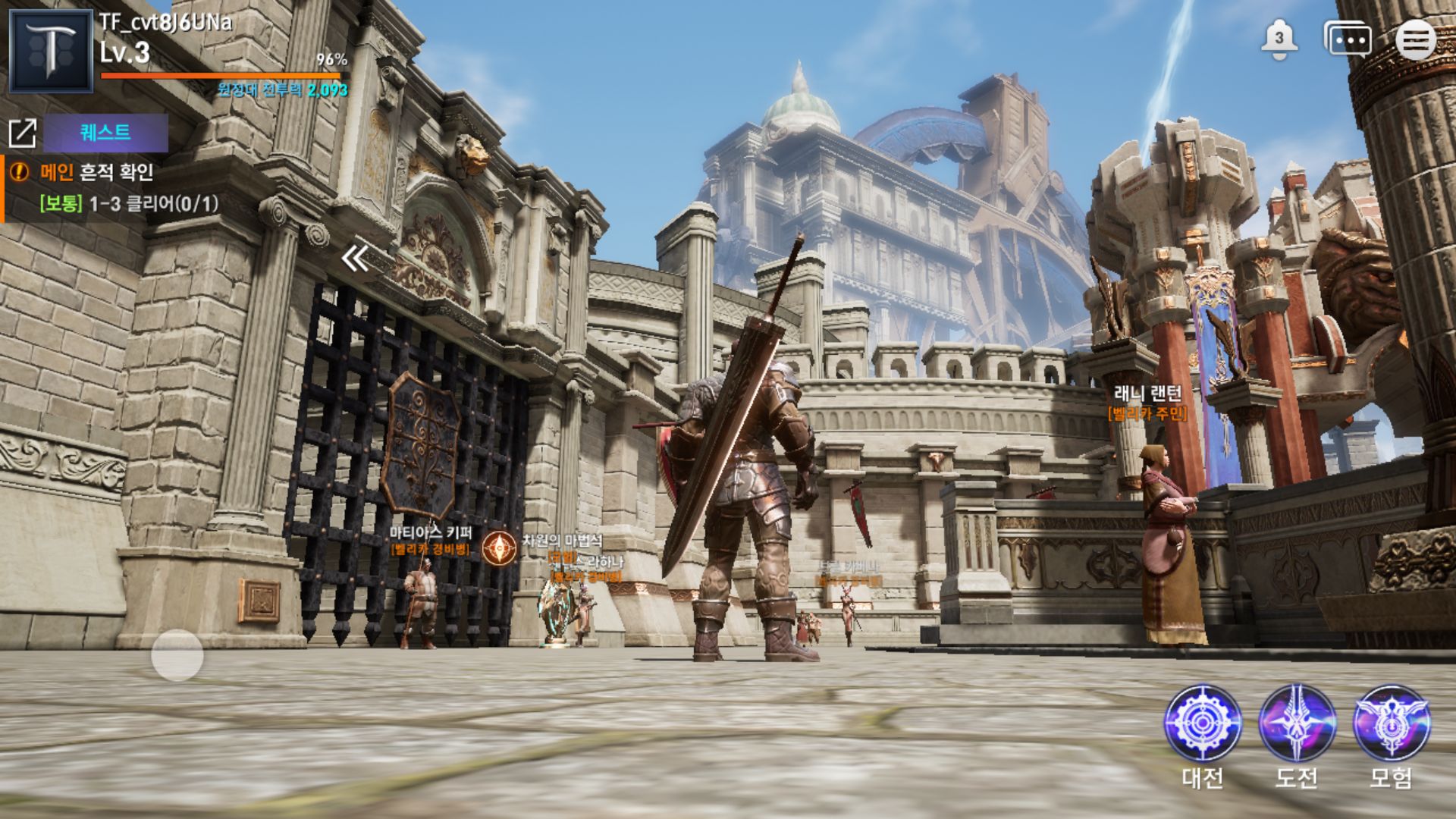Collapse the quest tracker with double arrow
Image resolution: width=1456 pixels, height=819 pixels.
355,259
